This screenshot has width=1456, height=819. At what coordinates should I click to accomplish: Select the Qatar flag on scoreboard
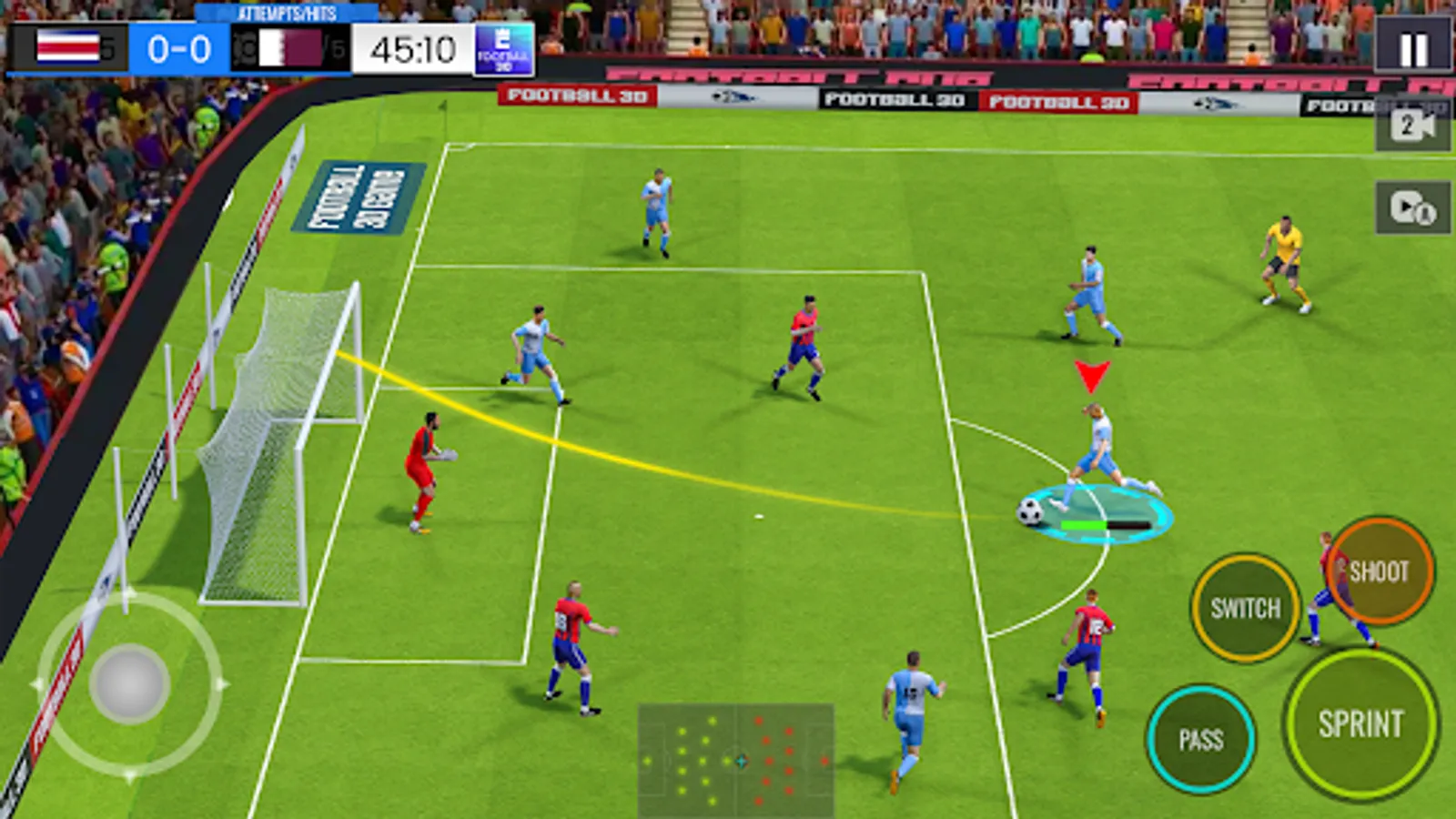coord(291,47)
